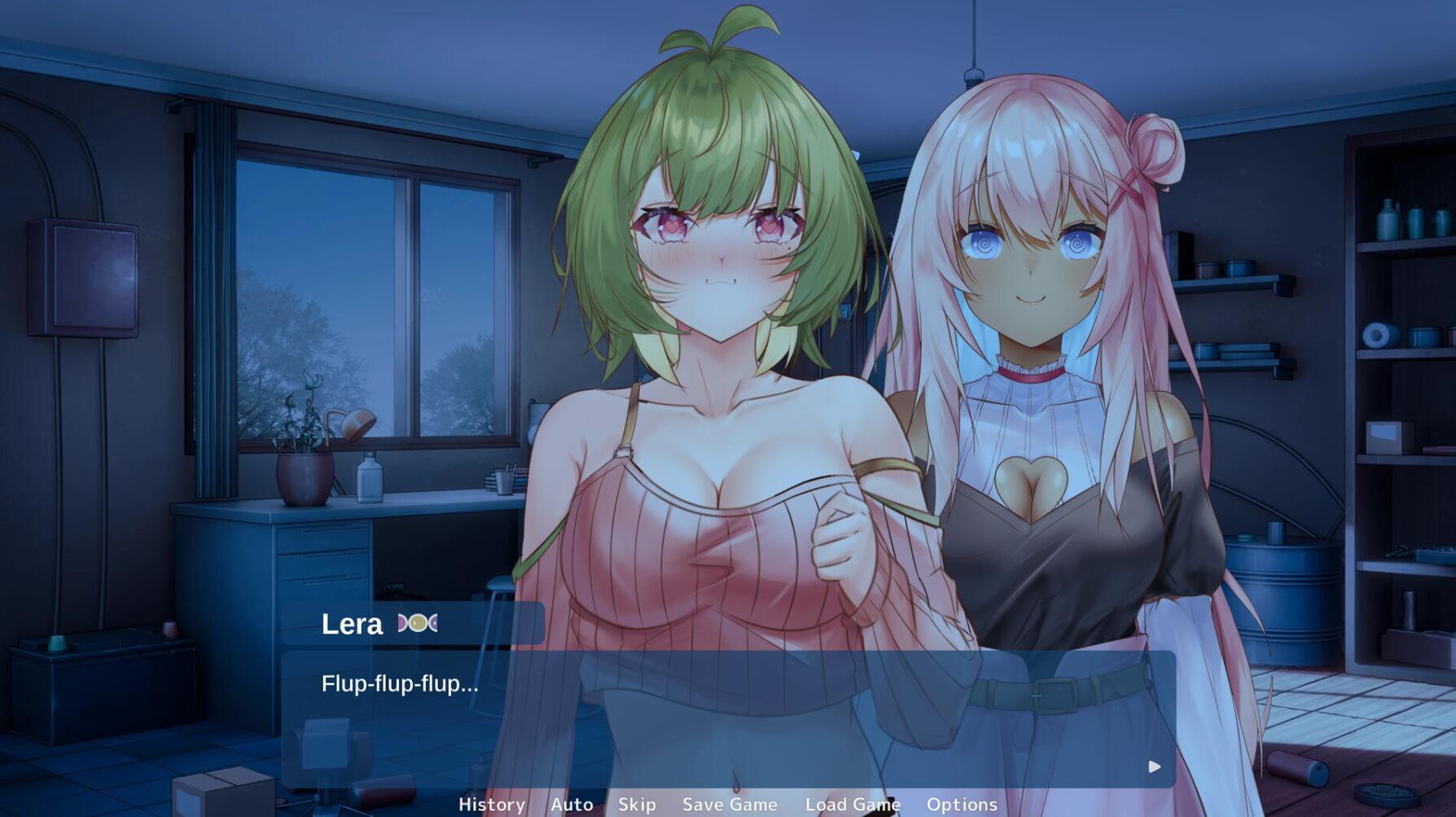The height and width of the screenshot is (817, 1456).
Task: Toggle Auto-read mode on
Action: 572,804
